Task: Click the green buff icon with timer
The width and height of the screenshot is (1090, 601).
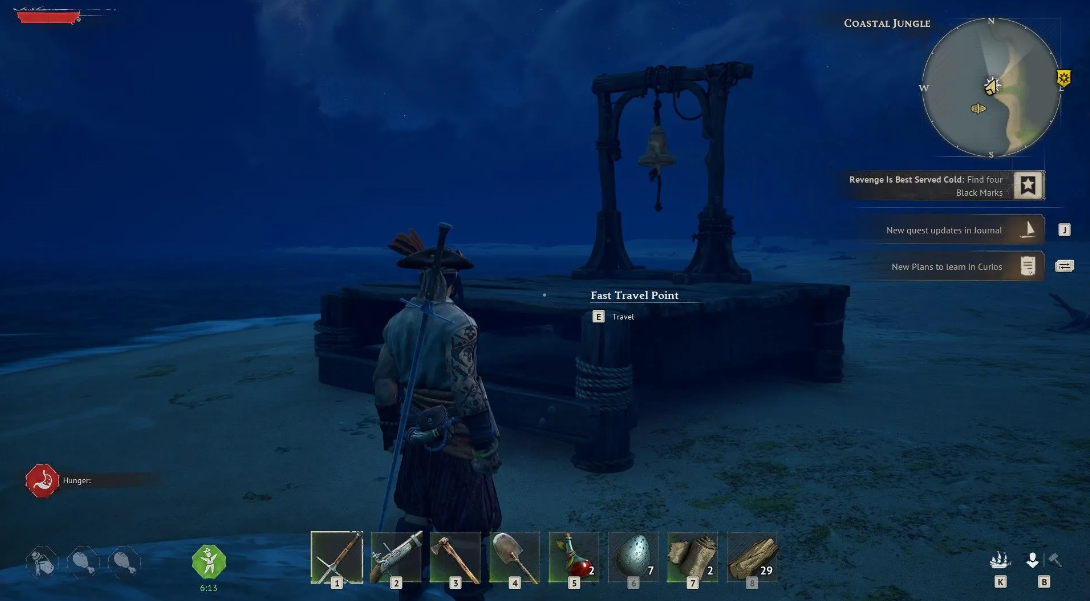Action: (x=209, y=561)
